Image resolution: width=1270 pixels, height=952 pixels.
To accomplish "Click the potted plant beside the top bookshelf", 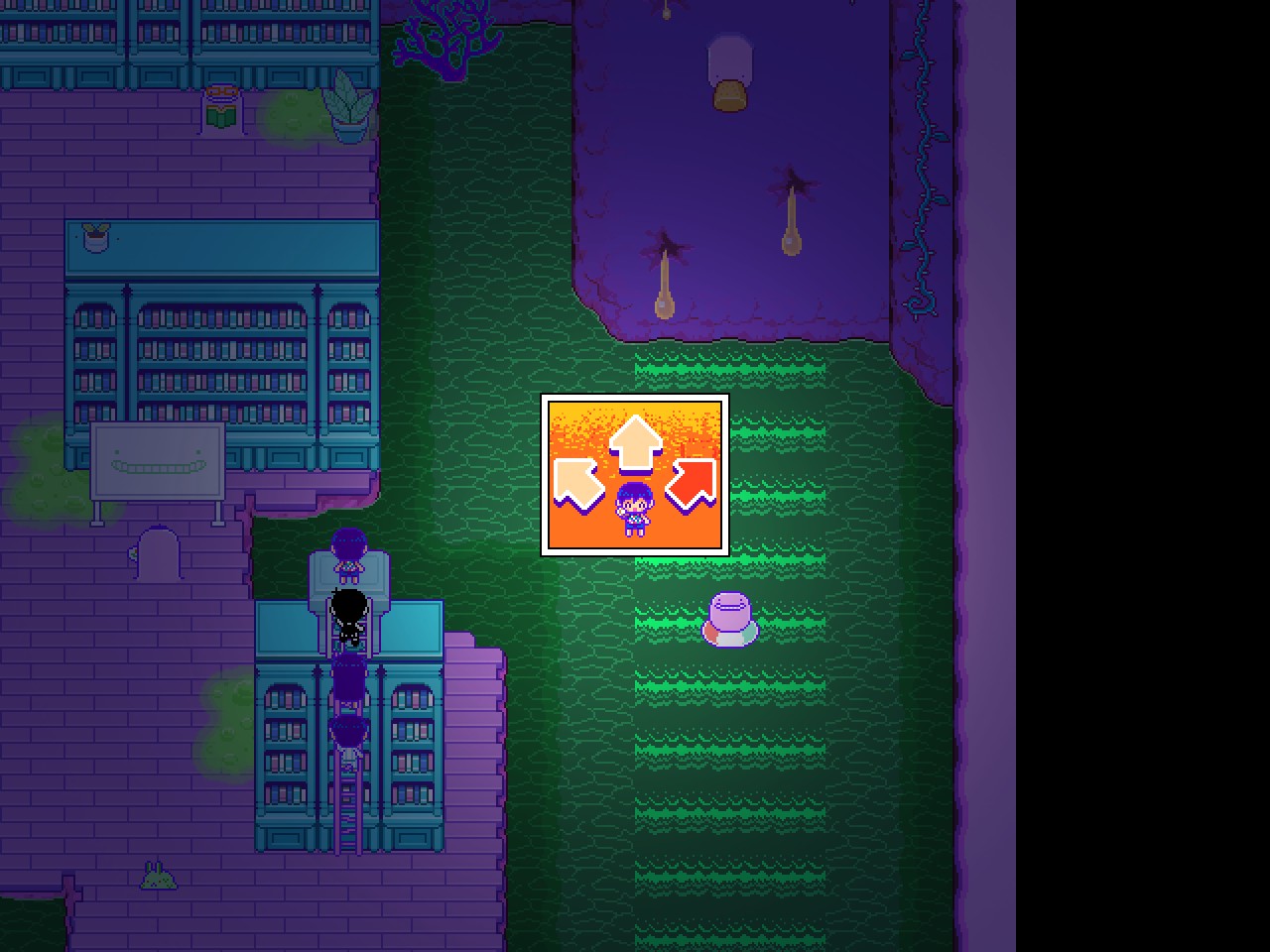I will (350, 109).
